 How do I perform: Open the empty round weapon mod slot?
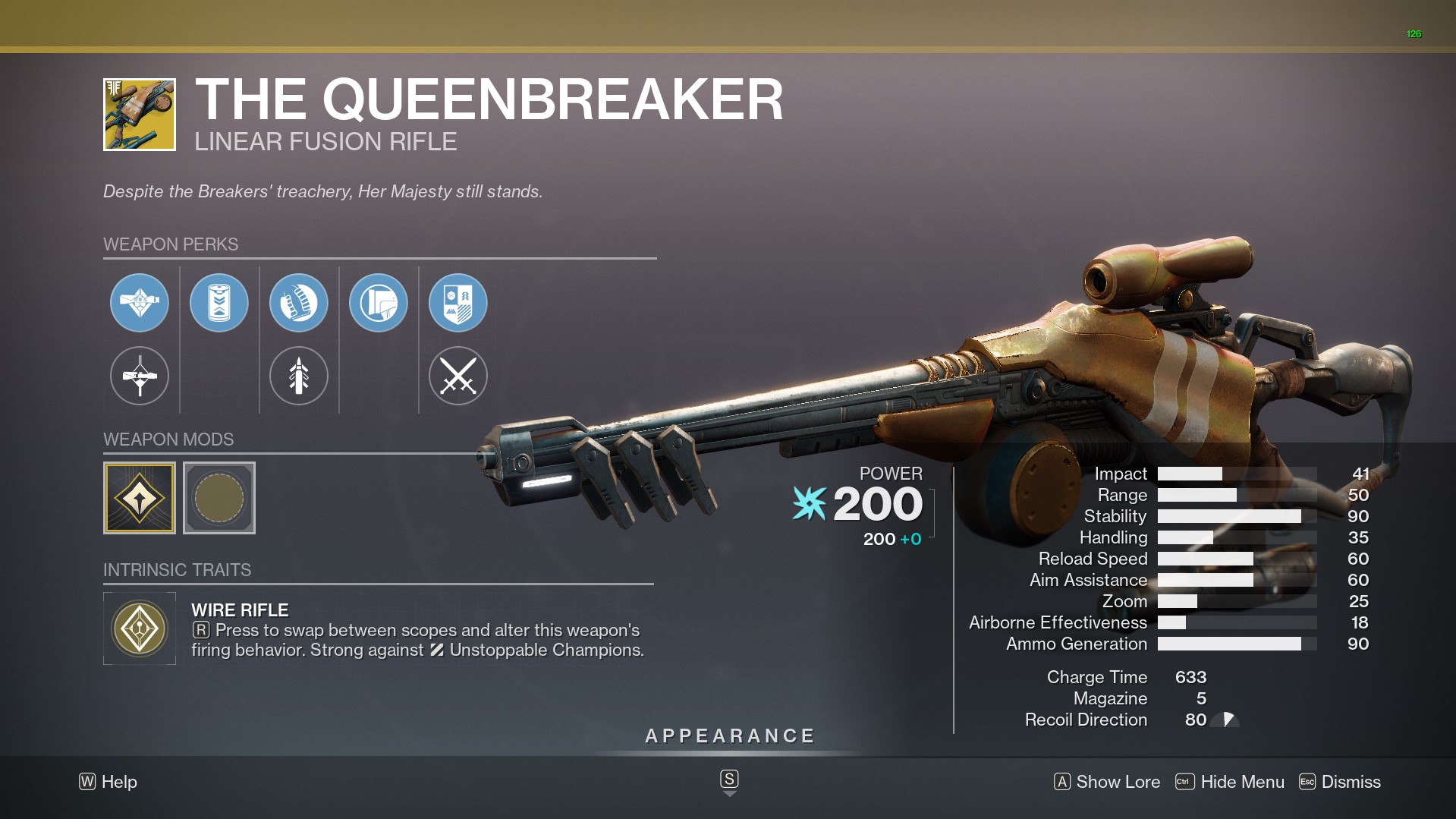pos(219,498)
